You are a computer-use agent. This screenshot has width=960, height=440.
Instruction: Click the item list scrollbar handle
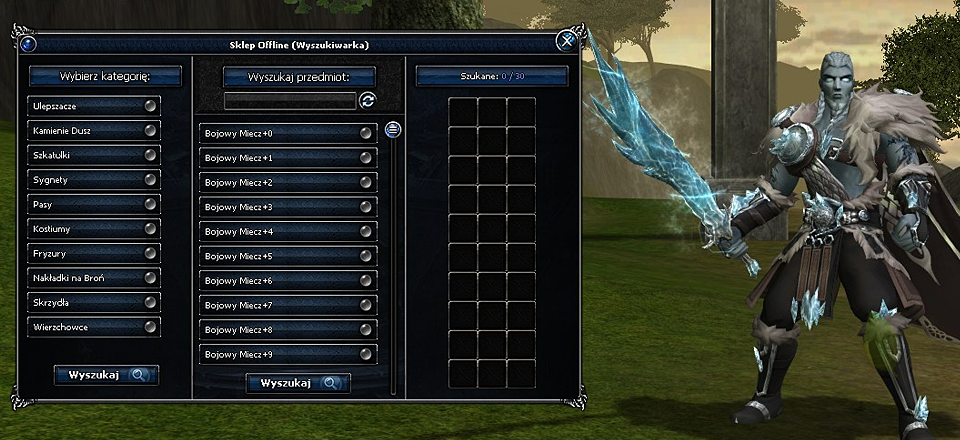coord(392,129)
